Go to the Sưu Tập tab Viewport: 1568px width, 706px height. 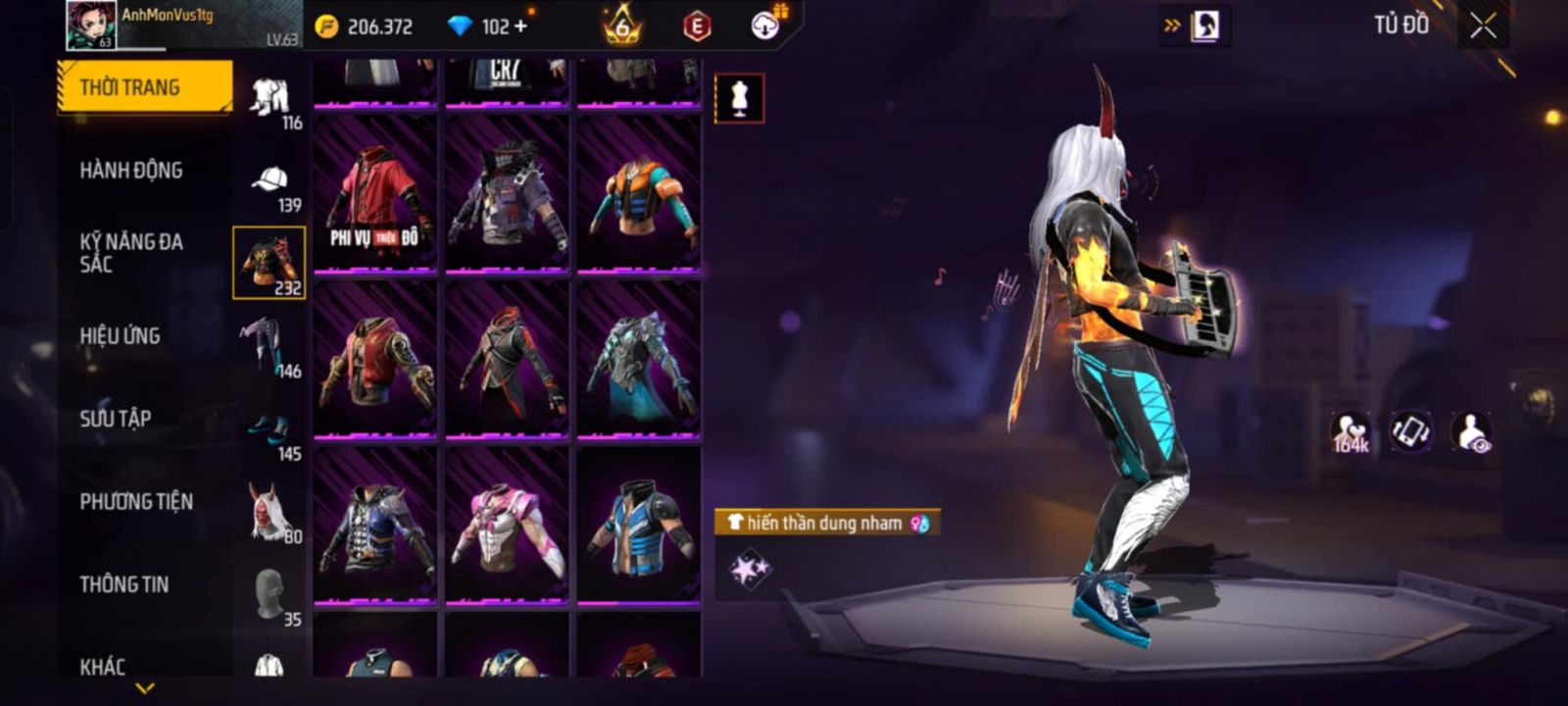[x=116, y=419]
